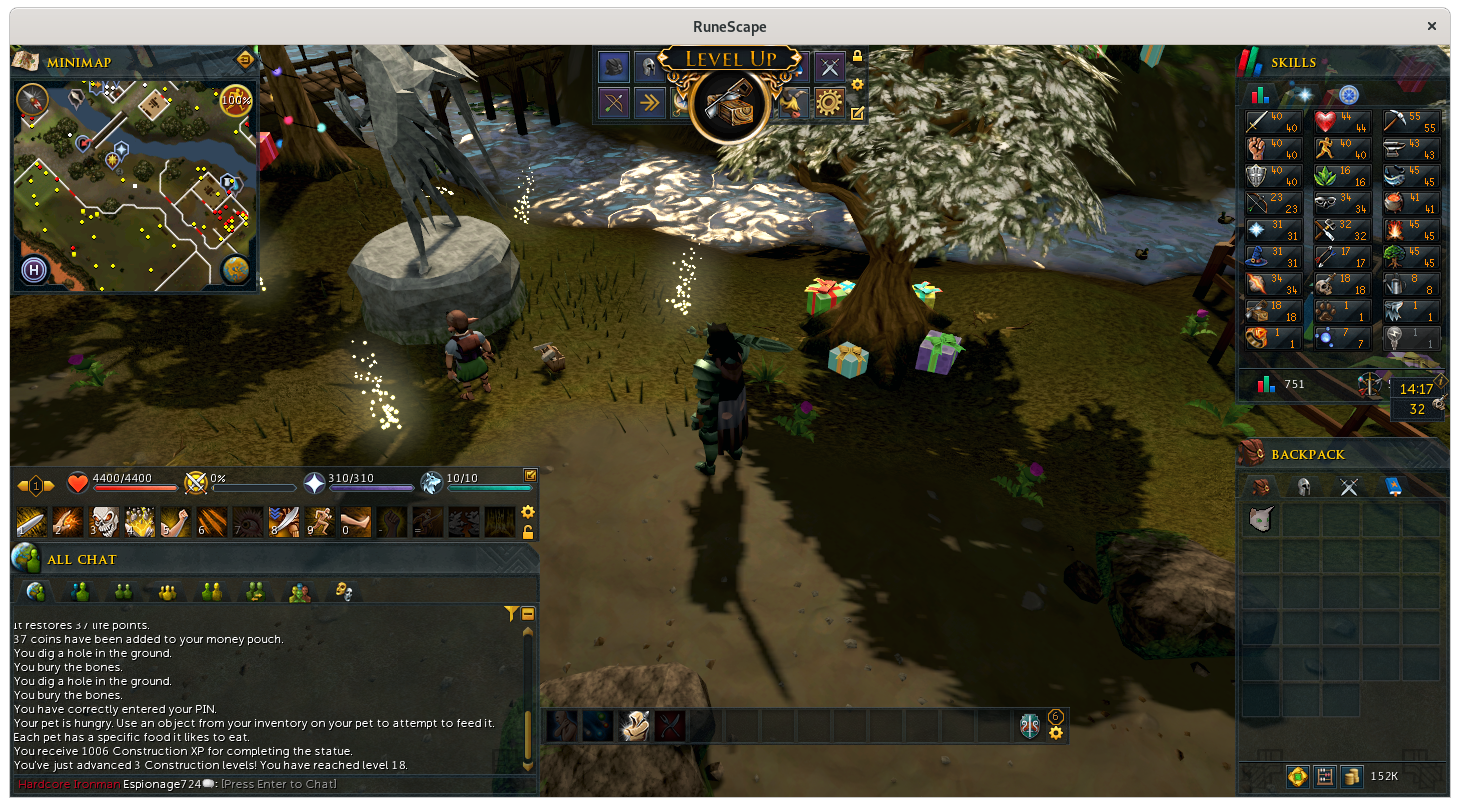Click the minimap compass
The image size is (1460, 807).
click(x=32, y=99)
